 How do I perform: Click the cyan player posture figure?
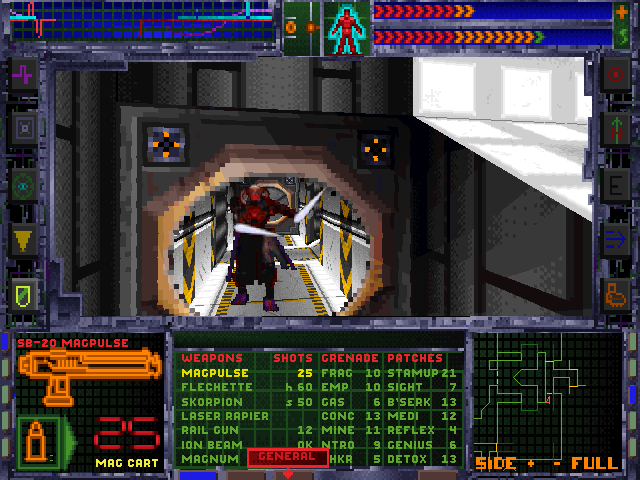[x=347, y=27]
